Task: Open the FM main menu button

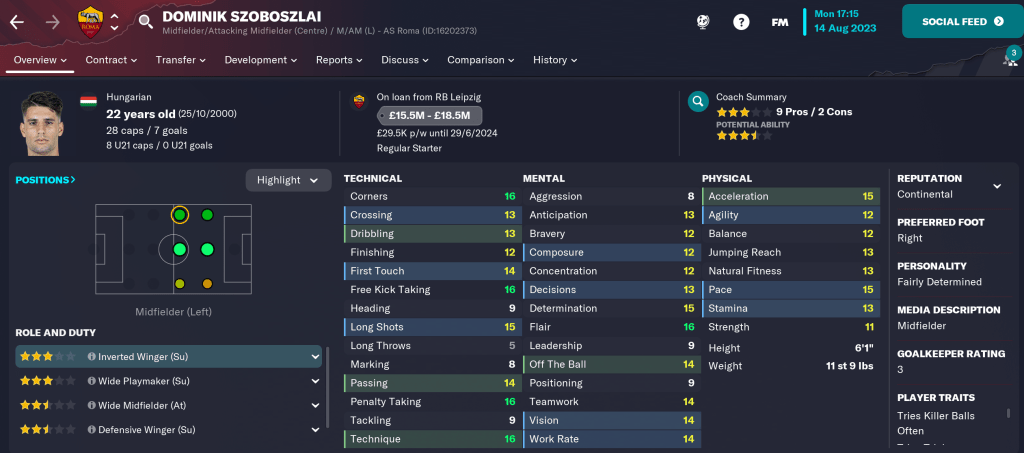Action: click(780, 21)
